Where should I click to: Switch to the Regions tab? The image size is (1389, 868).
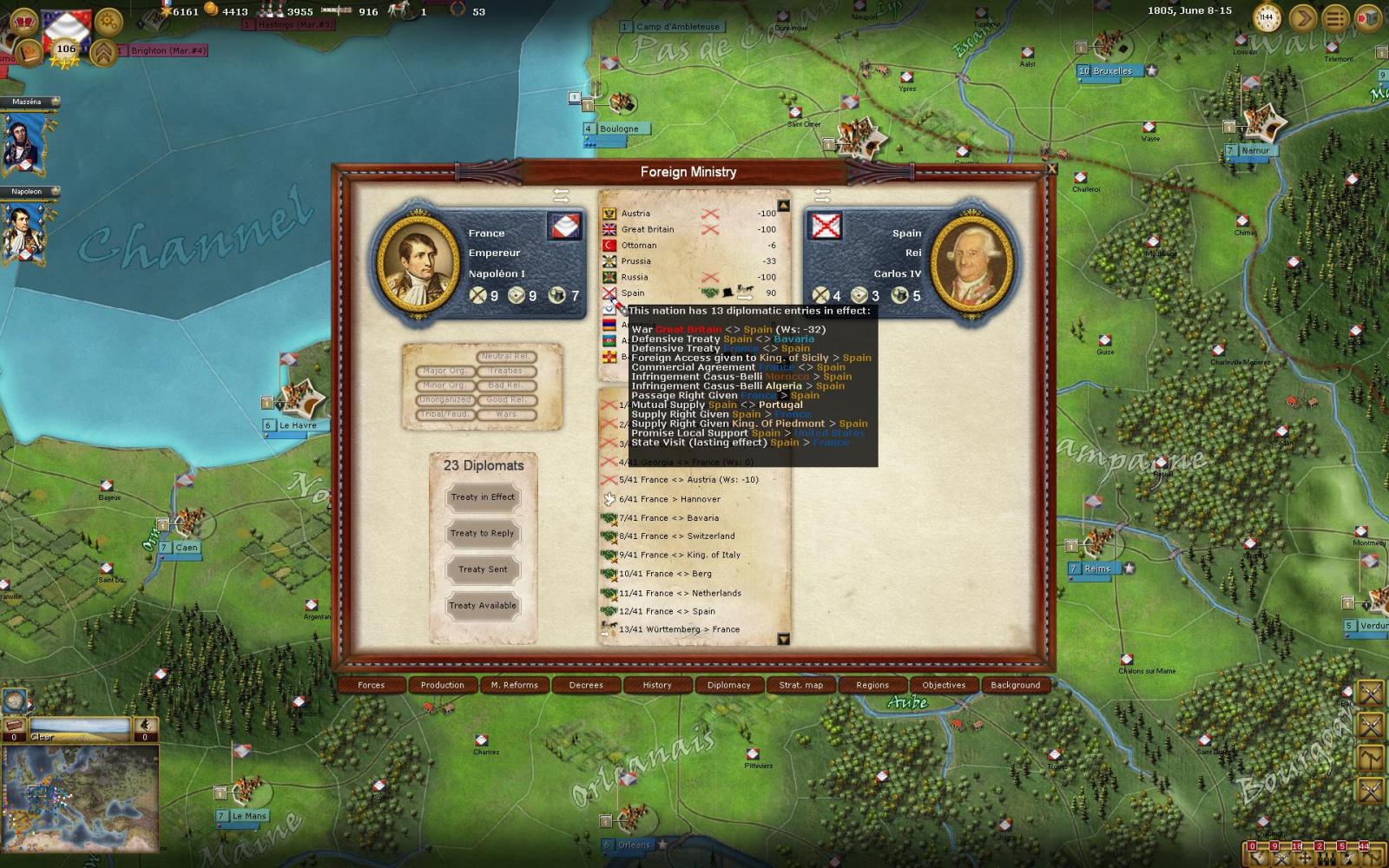tap(872, 685)
